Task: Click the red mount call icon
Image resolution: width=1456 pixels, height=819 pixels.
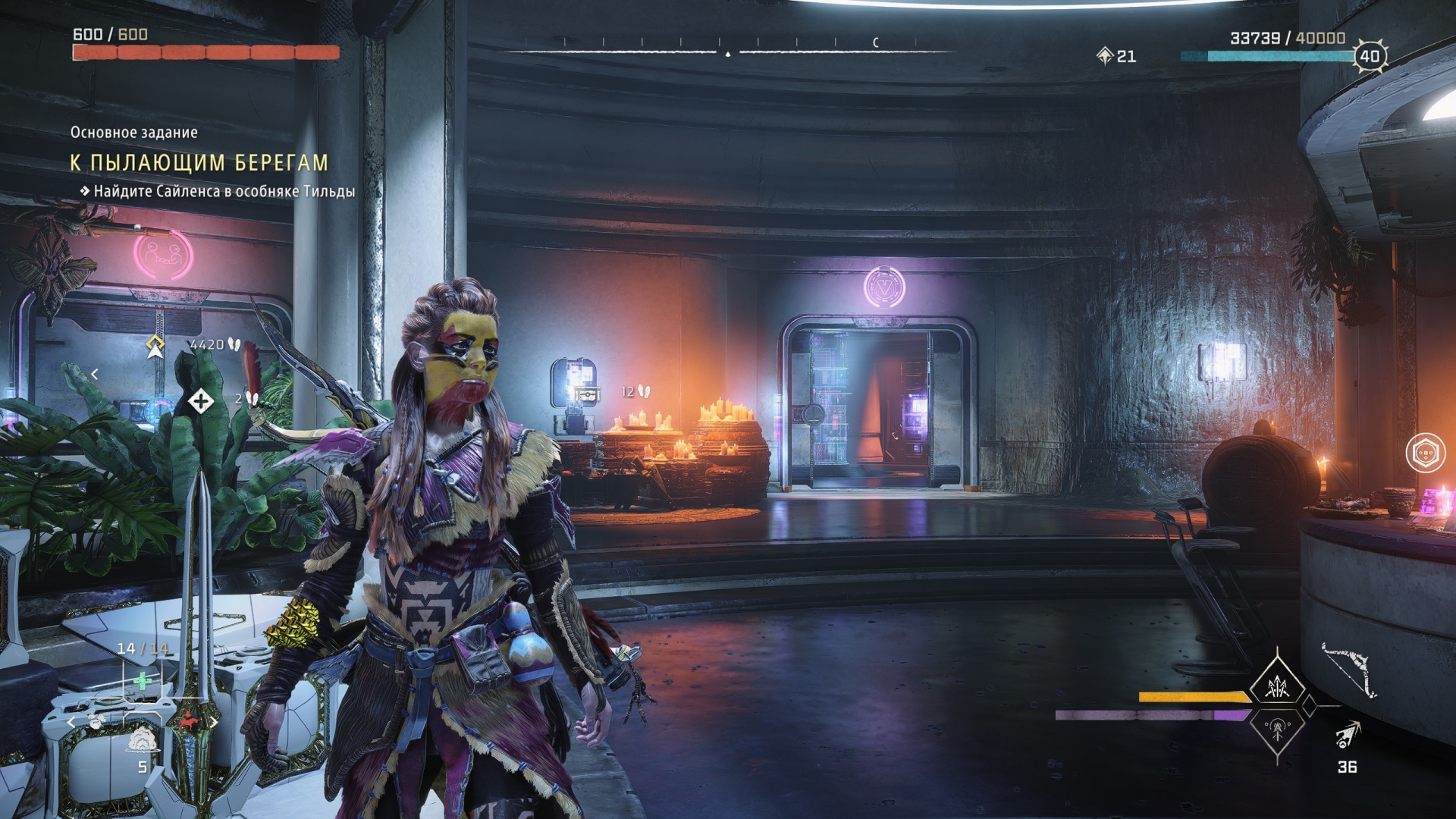Action: [187, 722]
